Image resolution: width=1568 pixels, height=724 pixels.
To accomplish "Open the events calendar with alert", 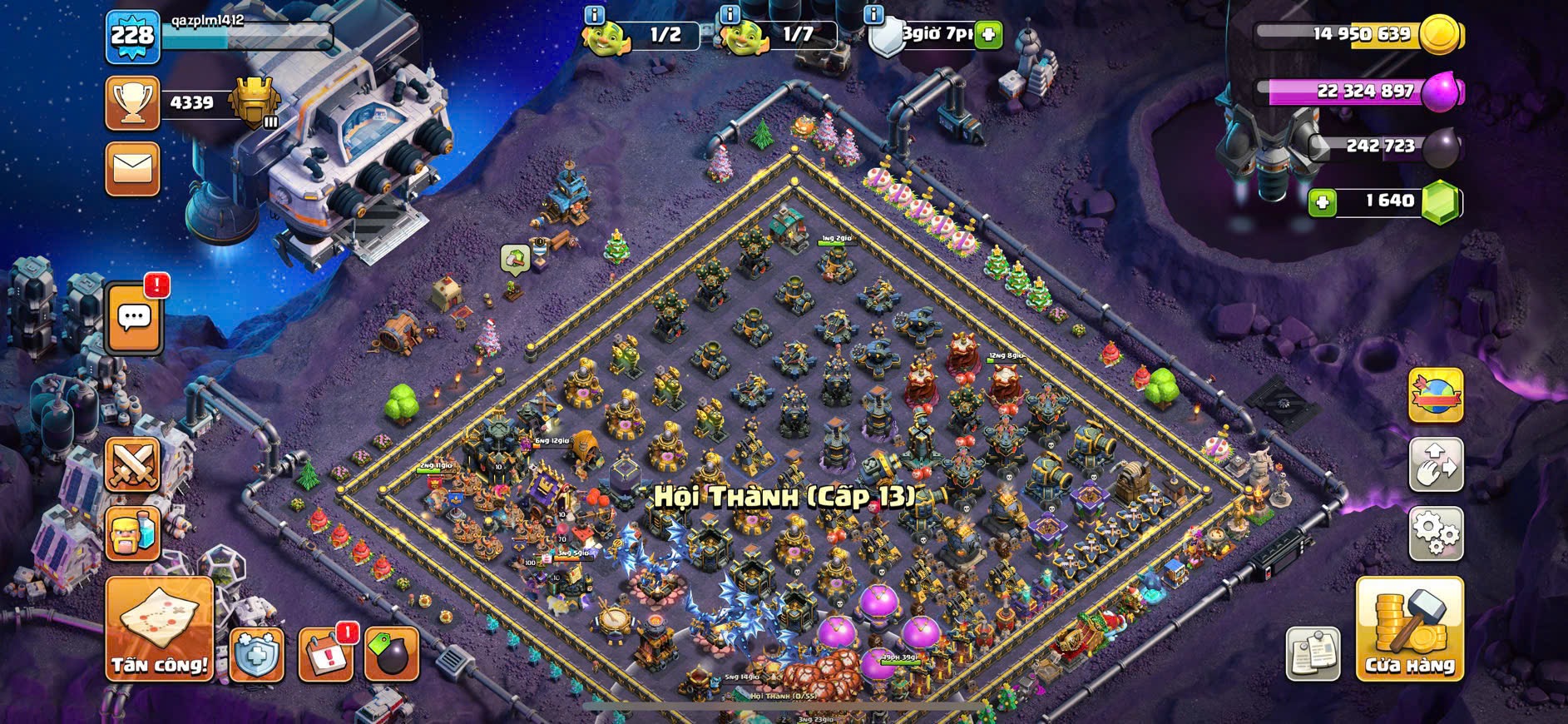I will tap(324, 653).
